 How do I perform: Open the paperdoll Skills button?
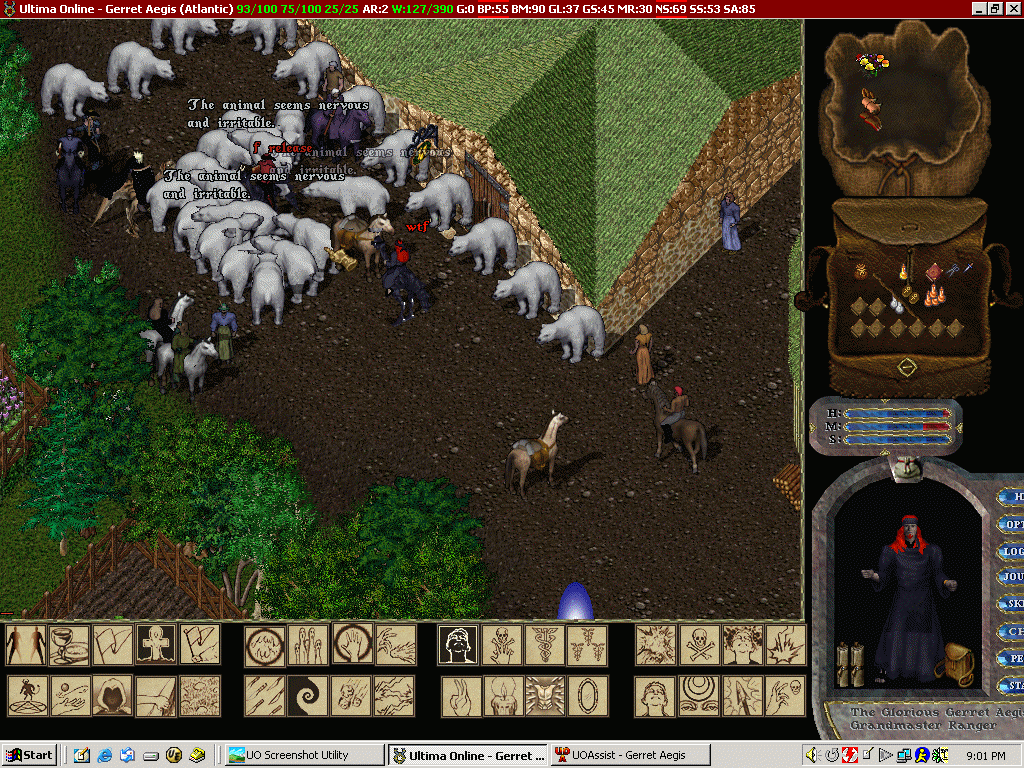(1012, 604)
